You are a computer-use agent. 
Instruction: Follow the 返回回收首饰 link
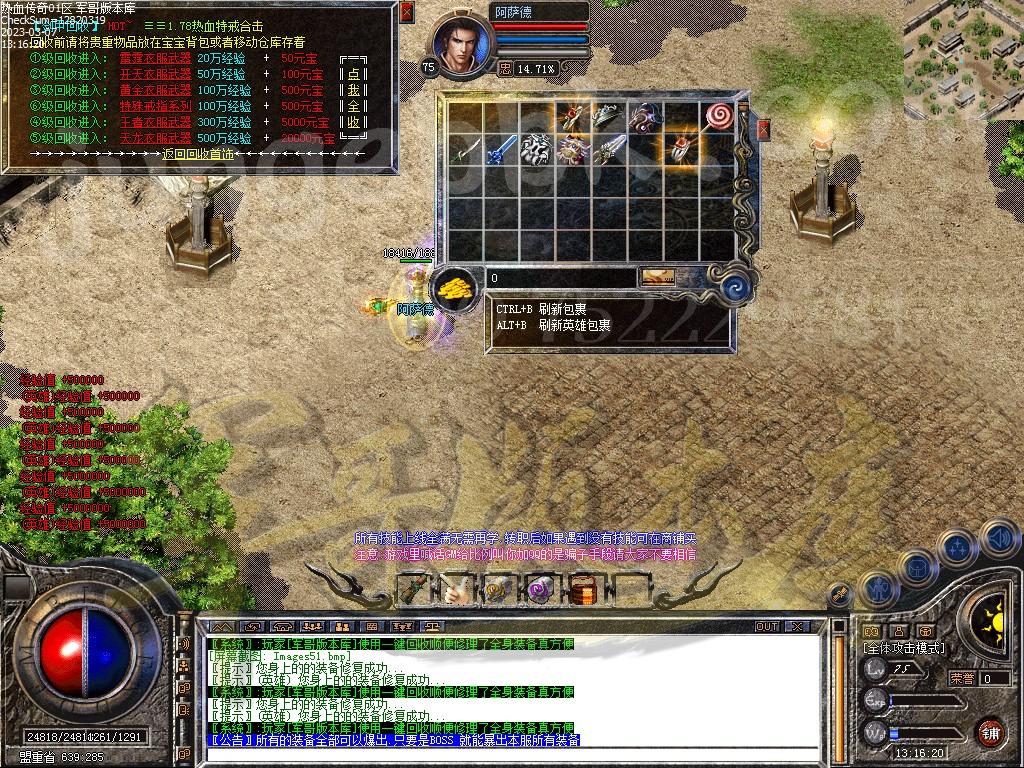pyautogui.click(x=197, y=154)
